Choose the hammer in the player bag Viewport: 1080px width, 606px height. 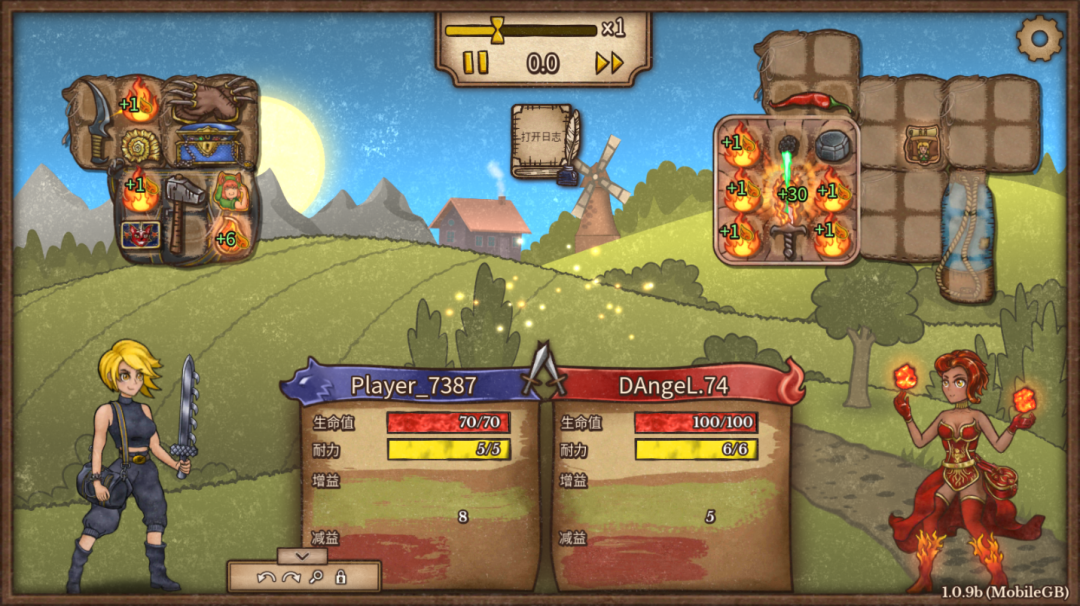click(x=184, y=210)
